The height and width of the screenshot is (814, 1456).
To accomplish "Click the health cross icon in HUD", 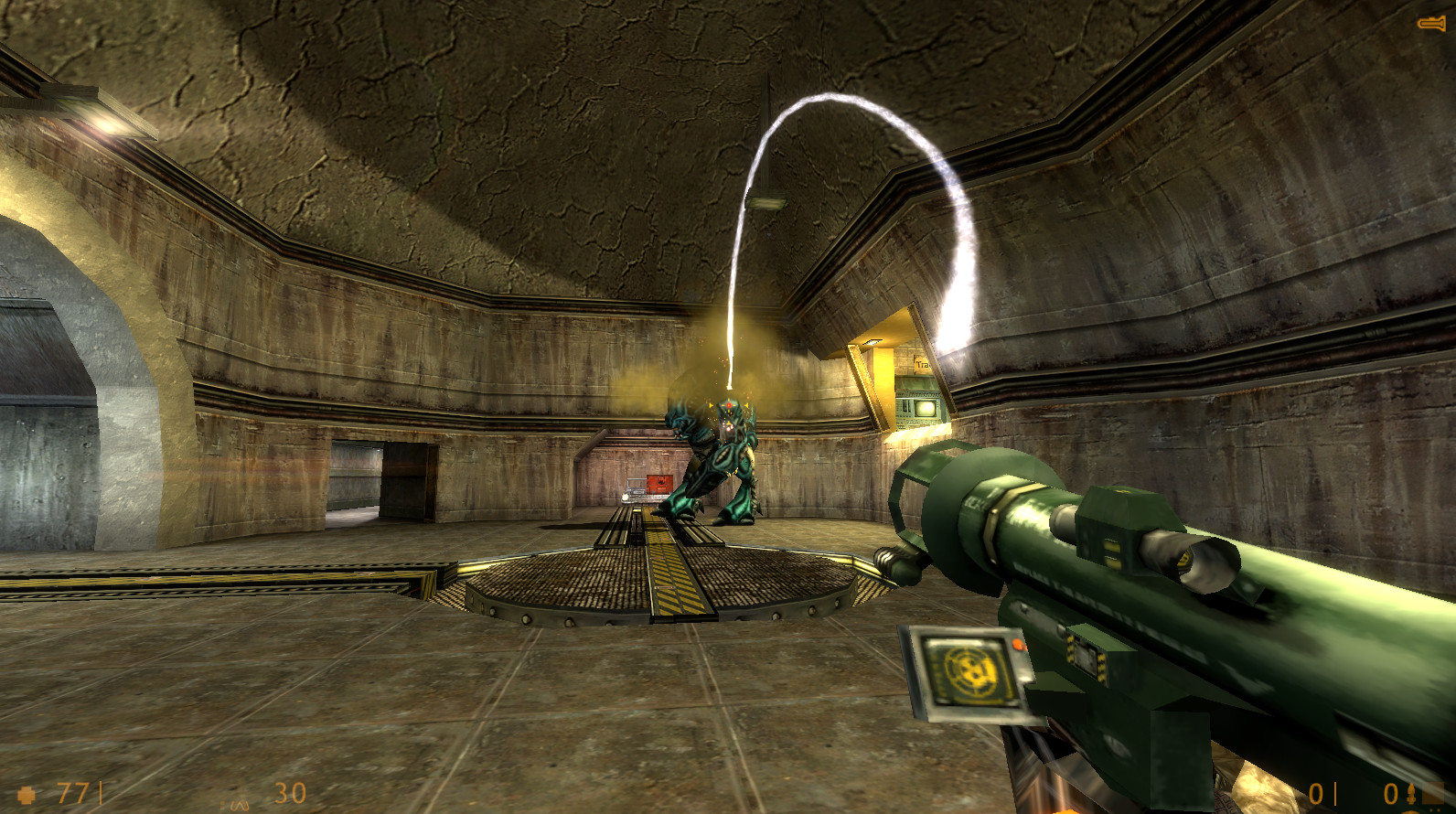I will pyautogui.click(x=27, y=794).
